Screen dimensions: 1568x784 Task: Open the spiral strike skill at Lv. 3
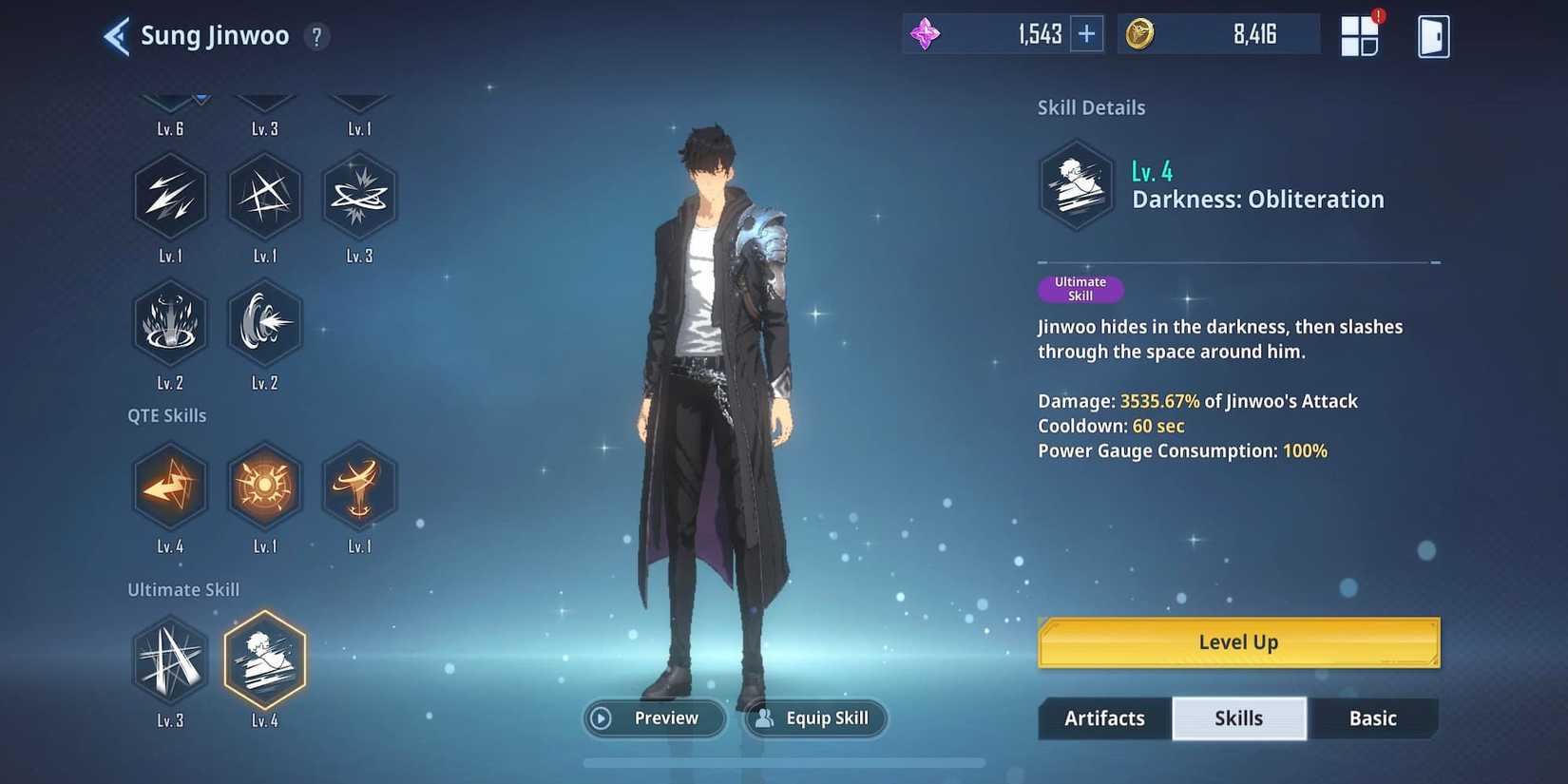(359, 196)
